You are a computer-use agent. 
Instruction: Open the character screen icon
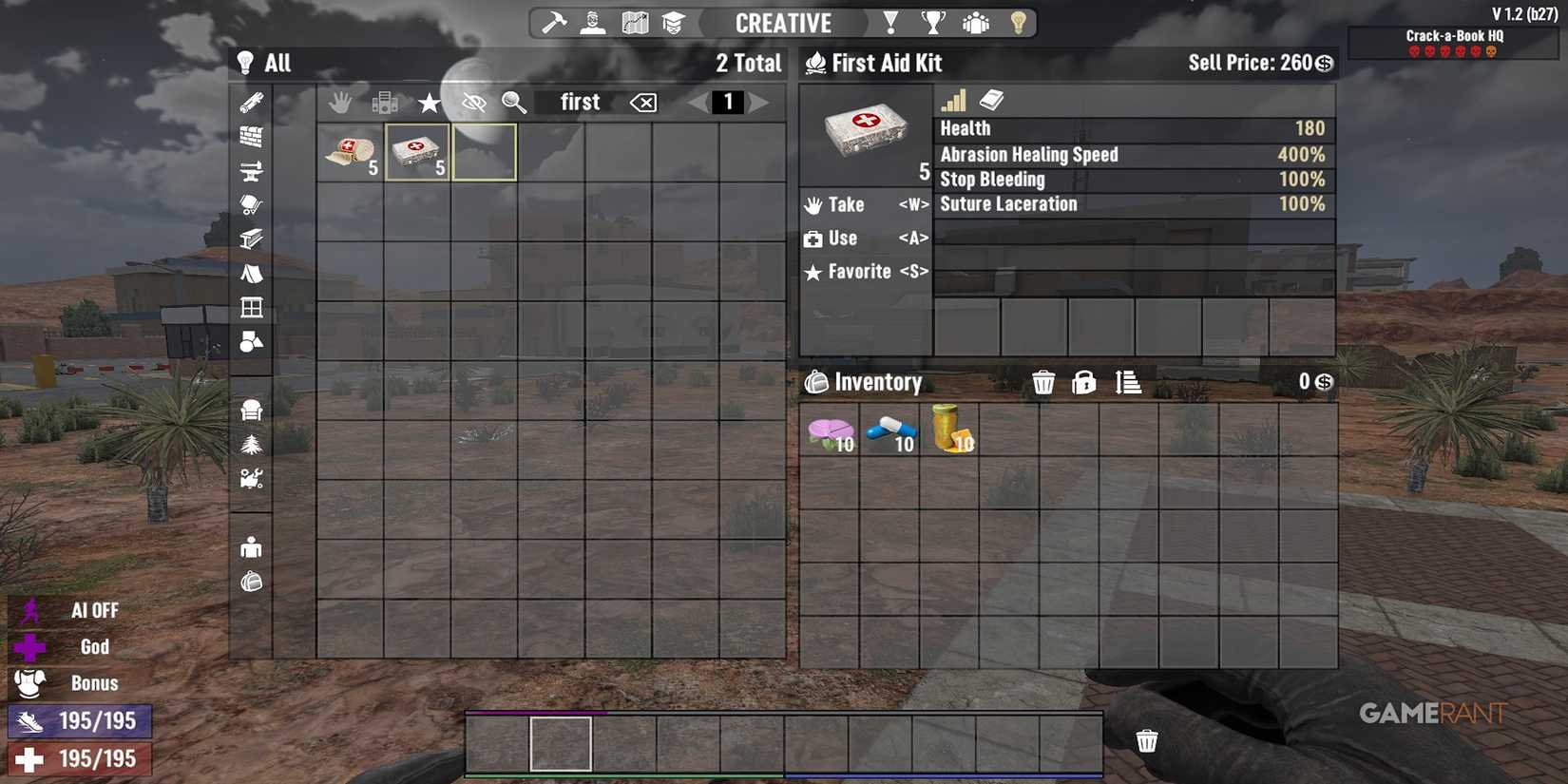[x=591, y=22]
